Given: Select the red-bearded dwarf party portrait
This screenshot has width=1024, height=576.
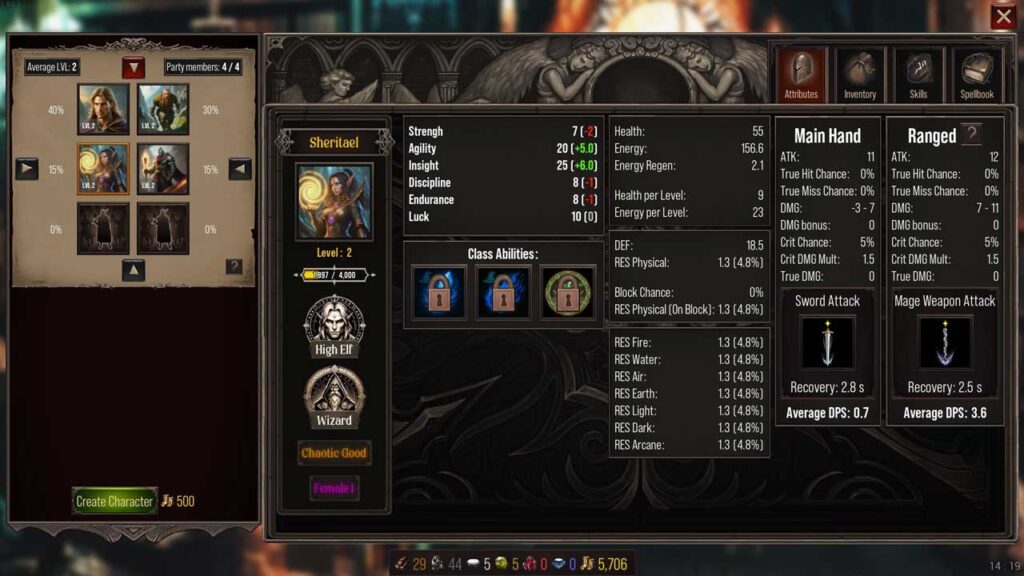Looking at the screenshot, I should click(163, 109).
